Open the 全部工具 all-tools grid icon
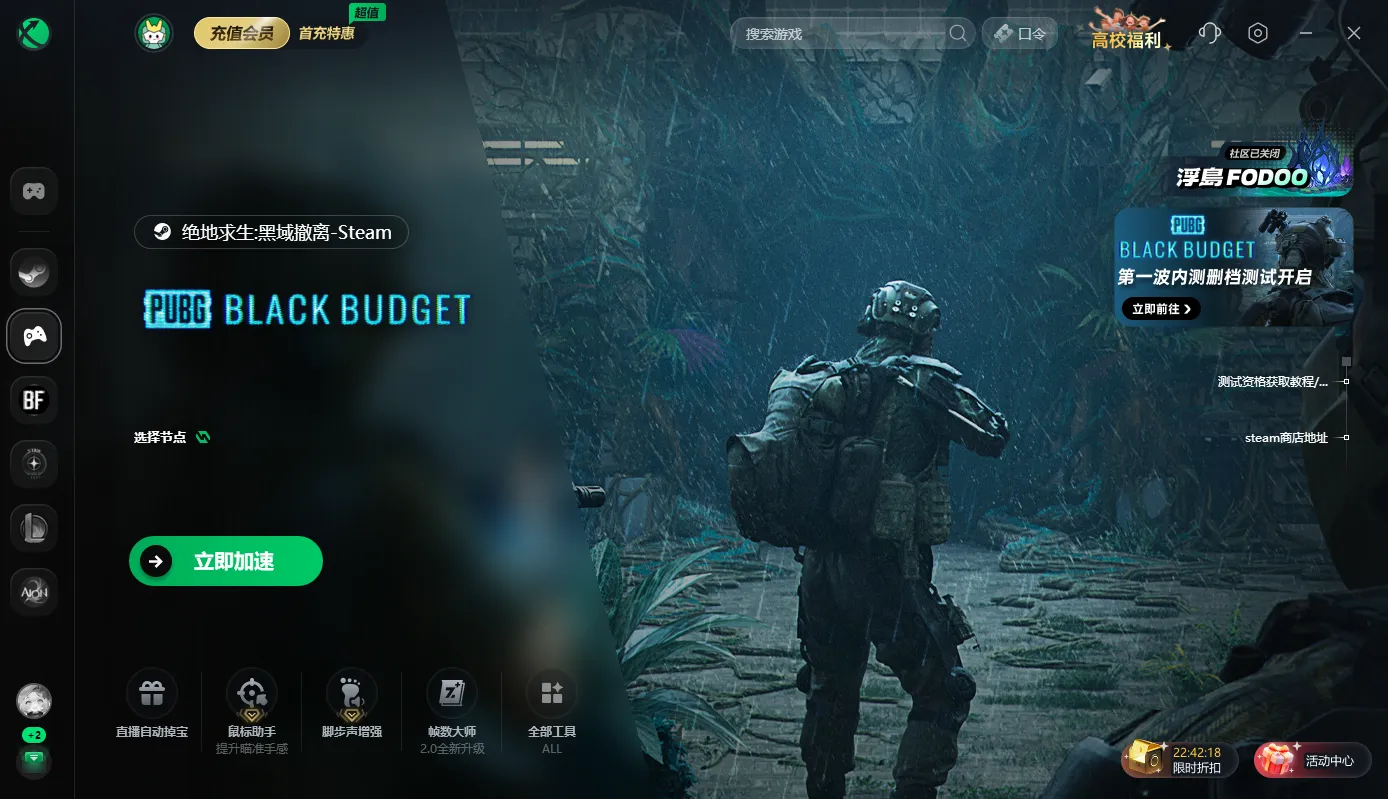1388x799 pixels. (x=551, y=691)
